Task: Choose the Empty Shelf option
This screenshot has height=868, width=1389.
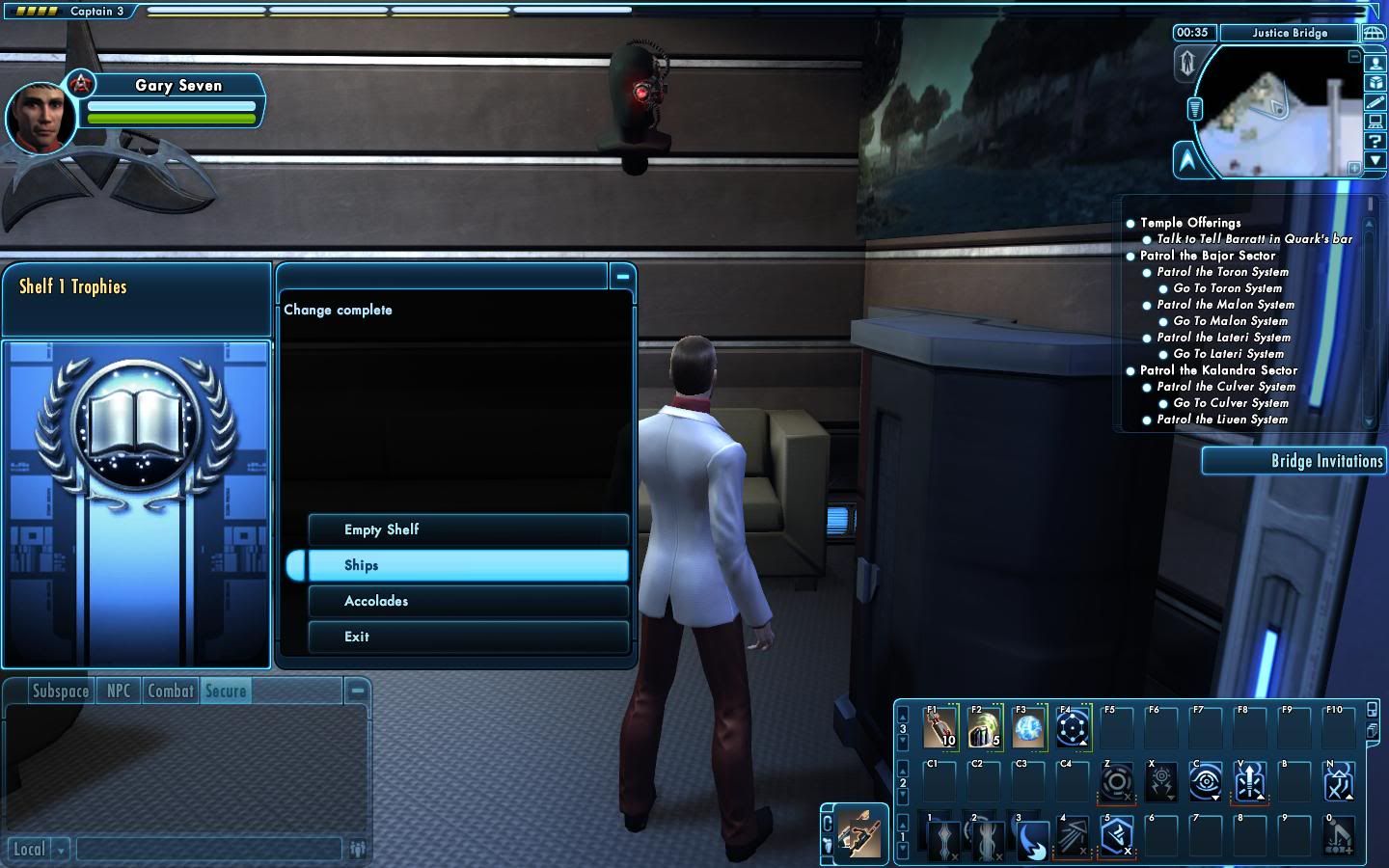Action: pyautogui.click(x=468, y=529)
